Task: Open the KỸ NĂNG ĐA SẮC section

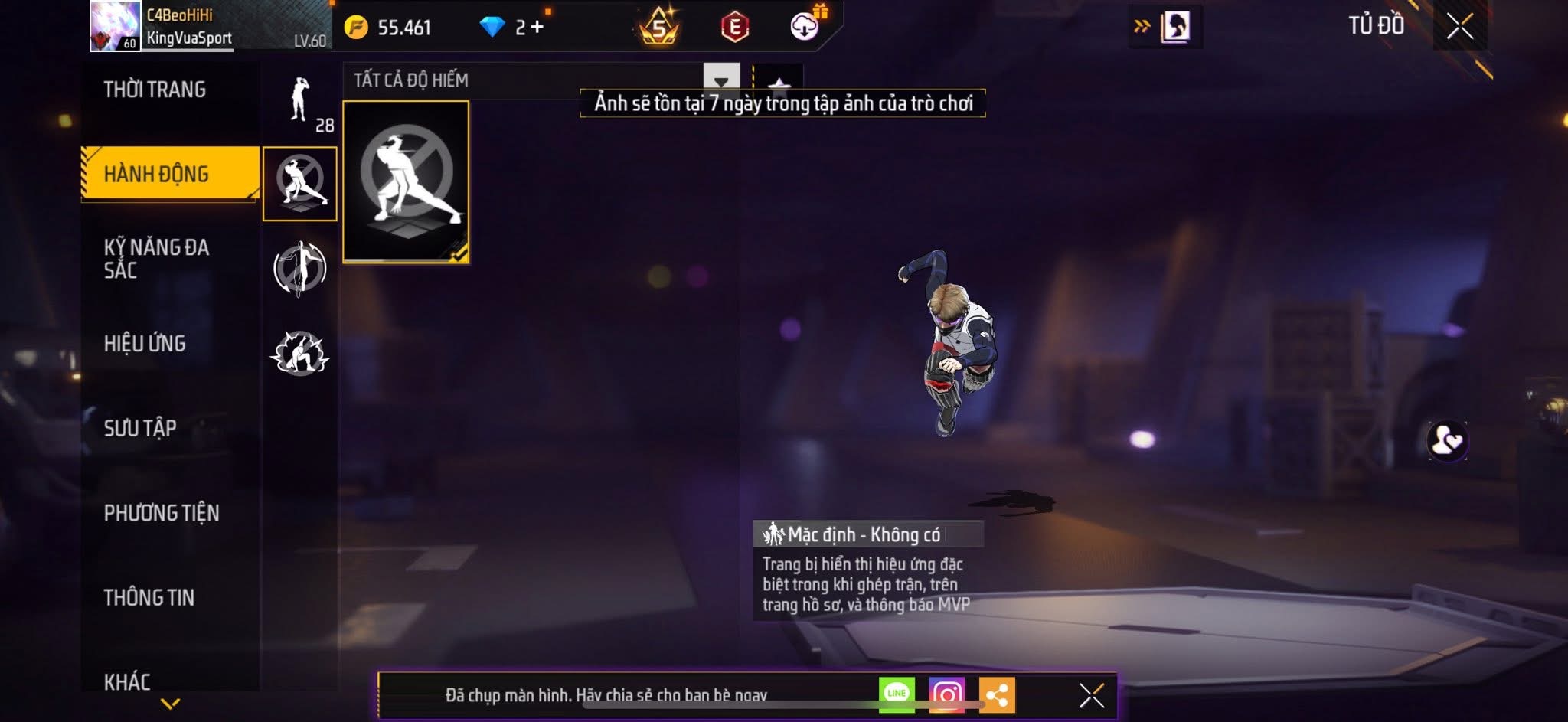Action: 157,258
